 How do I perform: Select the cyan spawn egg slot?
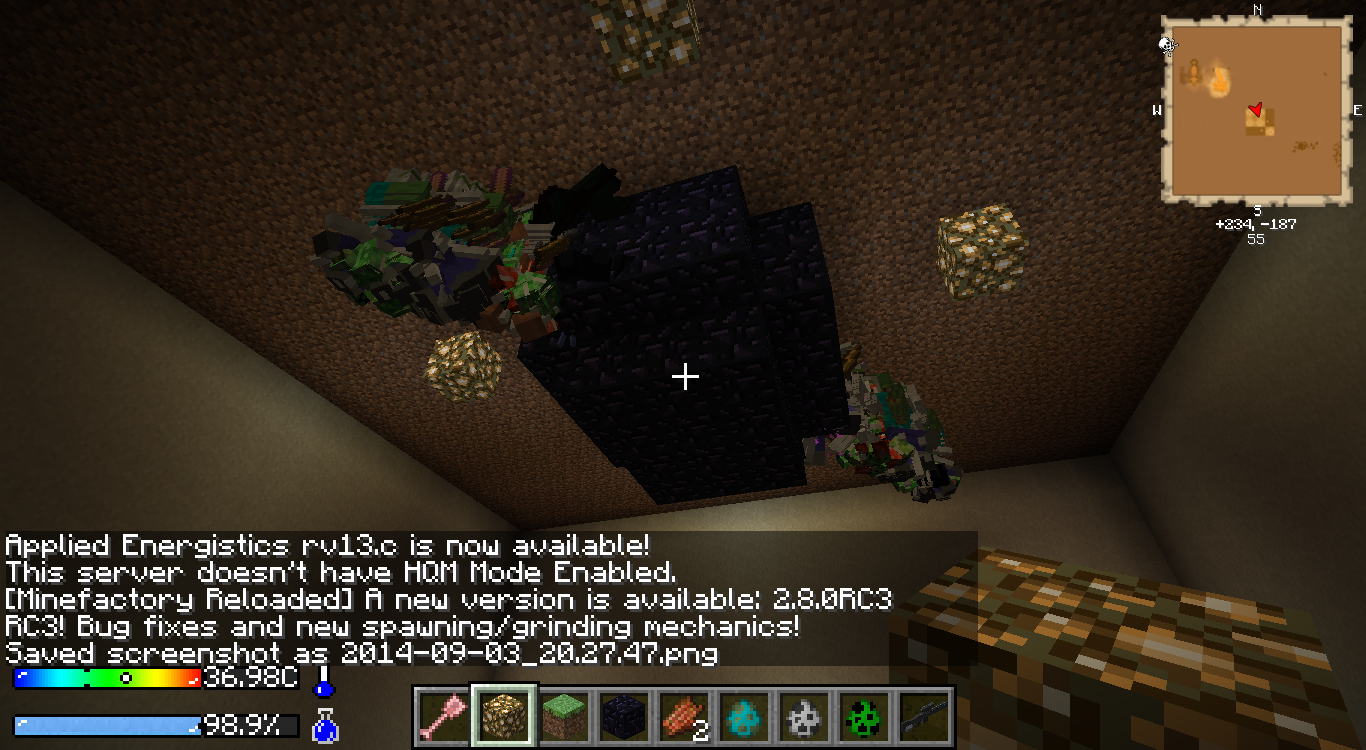744,716
